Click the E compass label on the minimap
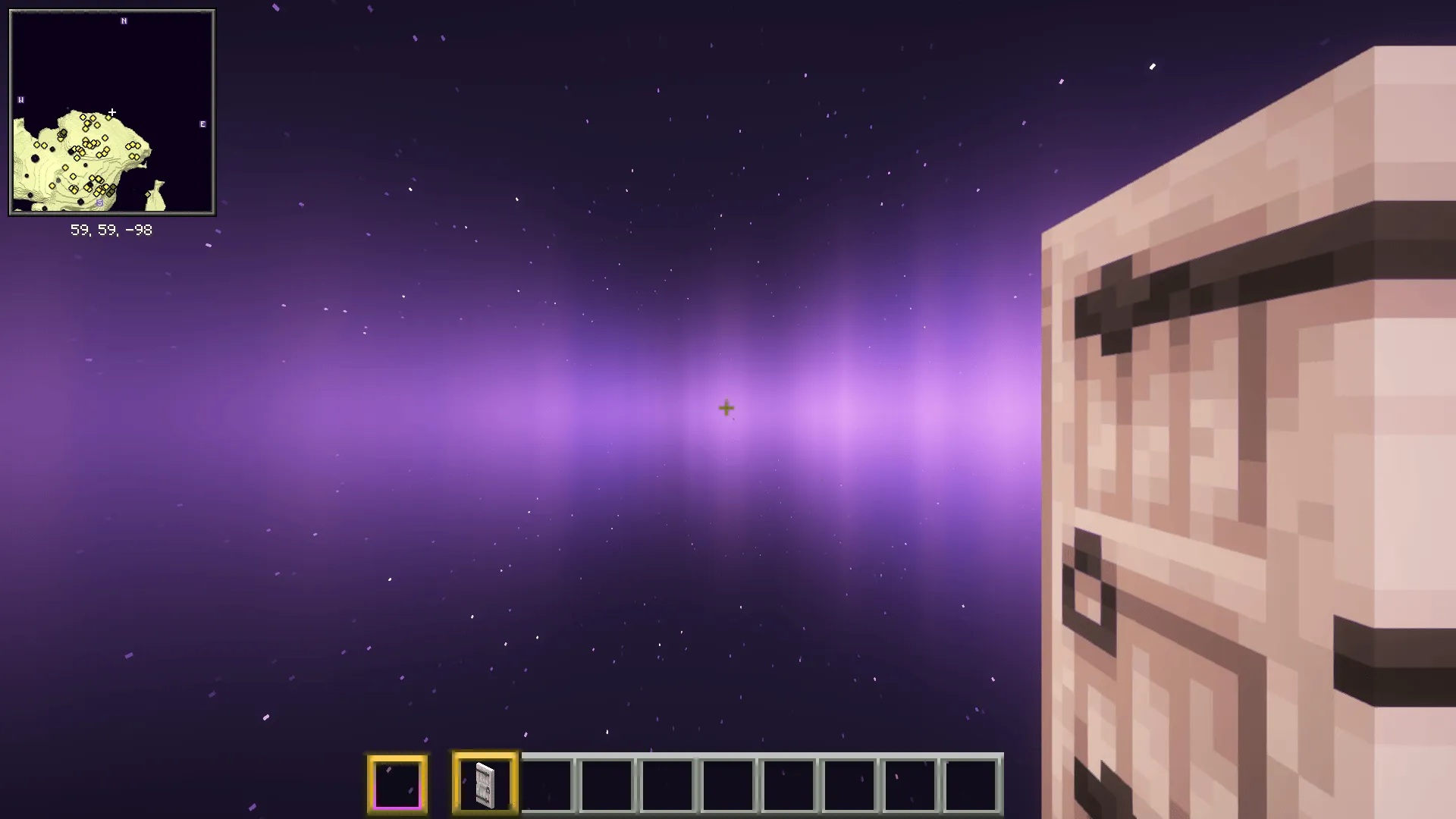This screenshot has height=819, width=1456. (x=202, y=124)
